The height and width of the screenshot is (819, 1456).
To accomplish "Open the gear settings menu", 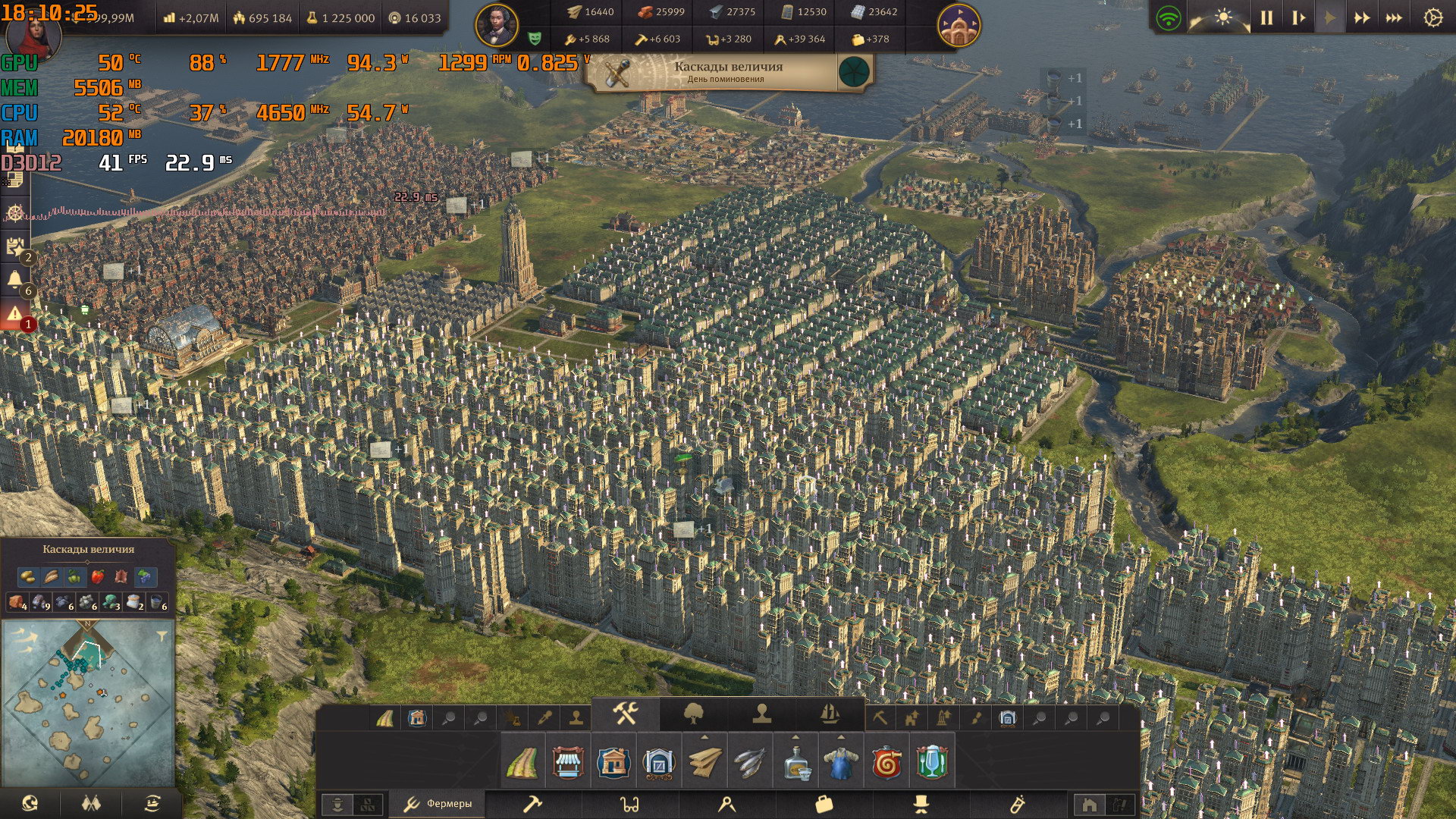I will click(x=1432, y=17).
